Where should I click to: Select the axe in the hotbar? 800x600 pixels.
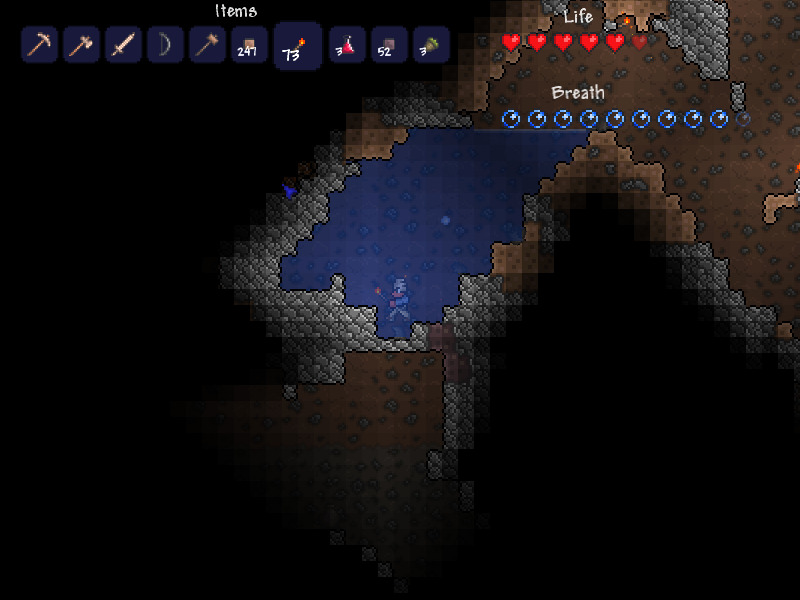pos(82,45)
